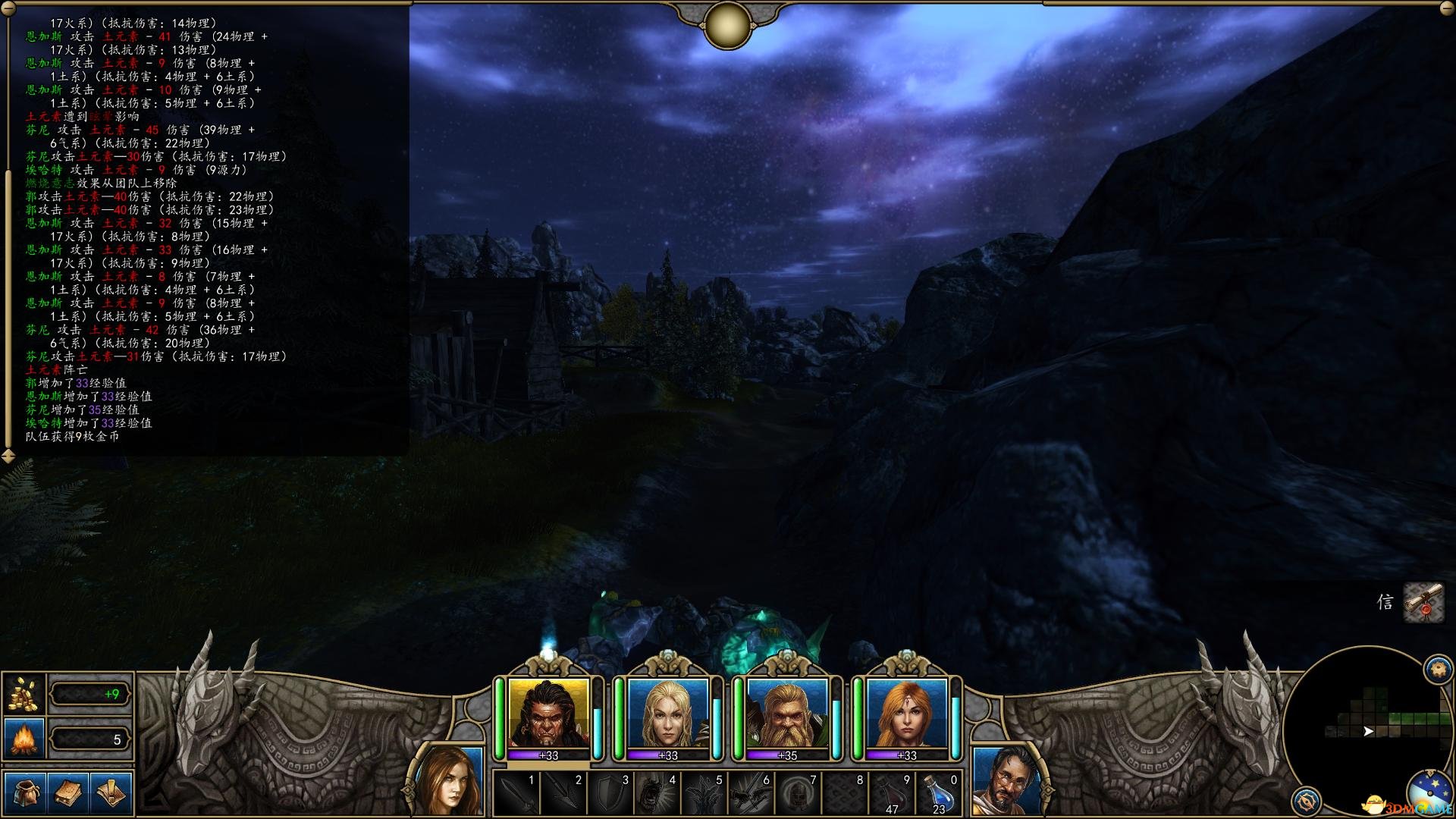Activate the shield skill in slot 3
This screenshot has width=1456, height=819.
610,794
